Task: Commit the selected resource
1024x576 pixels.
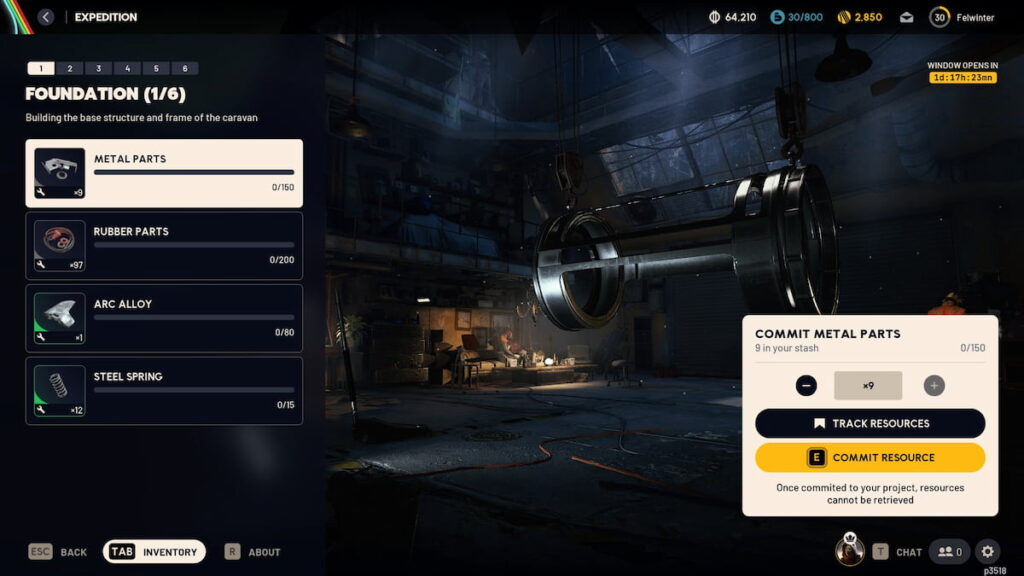Action: (870, 457)
